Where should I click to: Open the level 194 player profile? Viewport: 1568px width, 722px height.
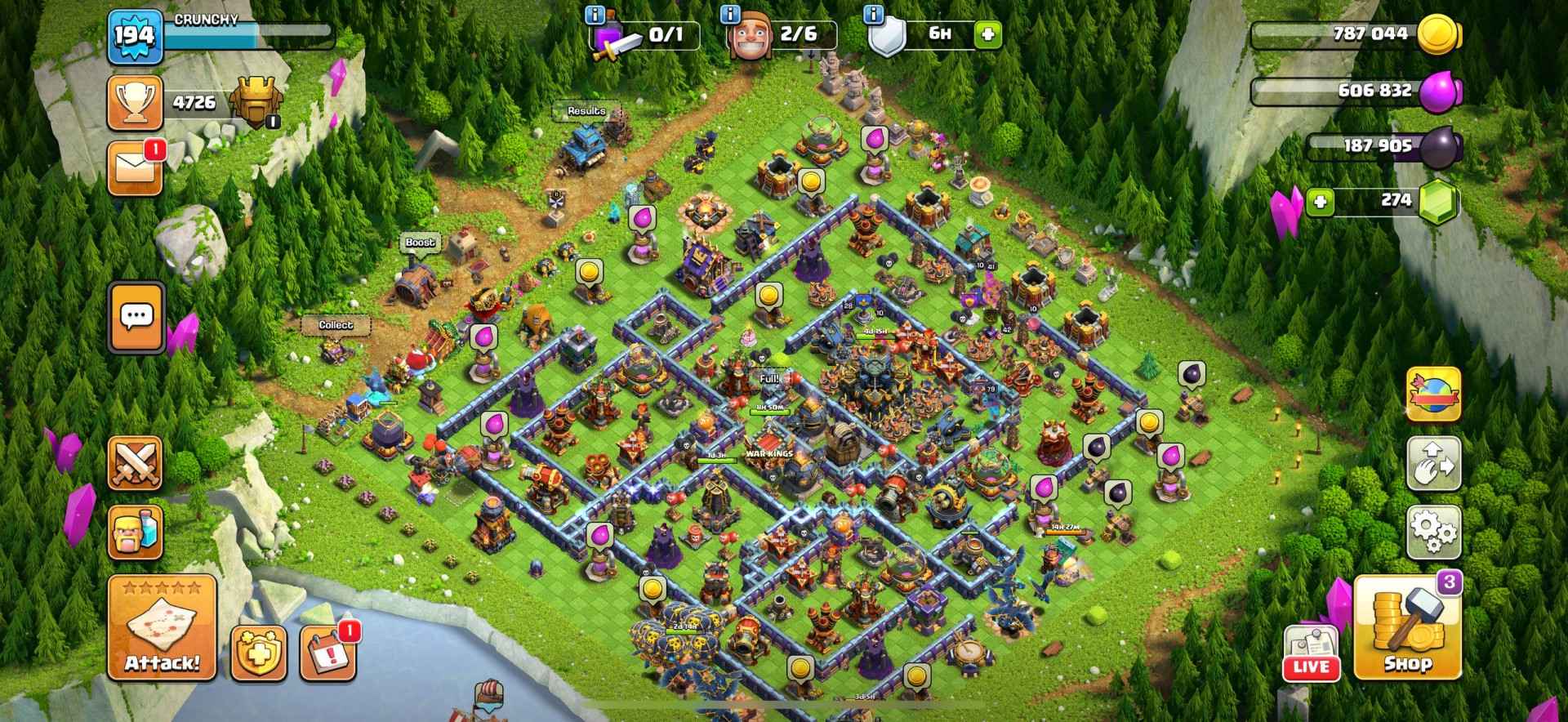pos(134,37)
